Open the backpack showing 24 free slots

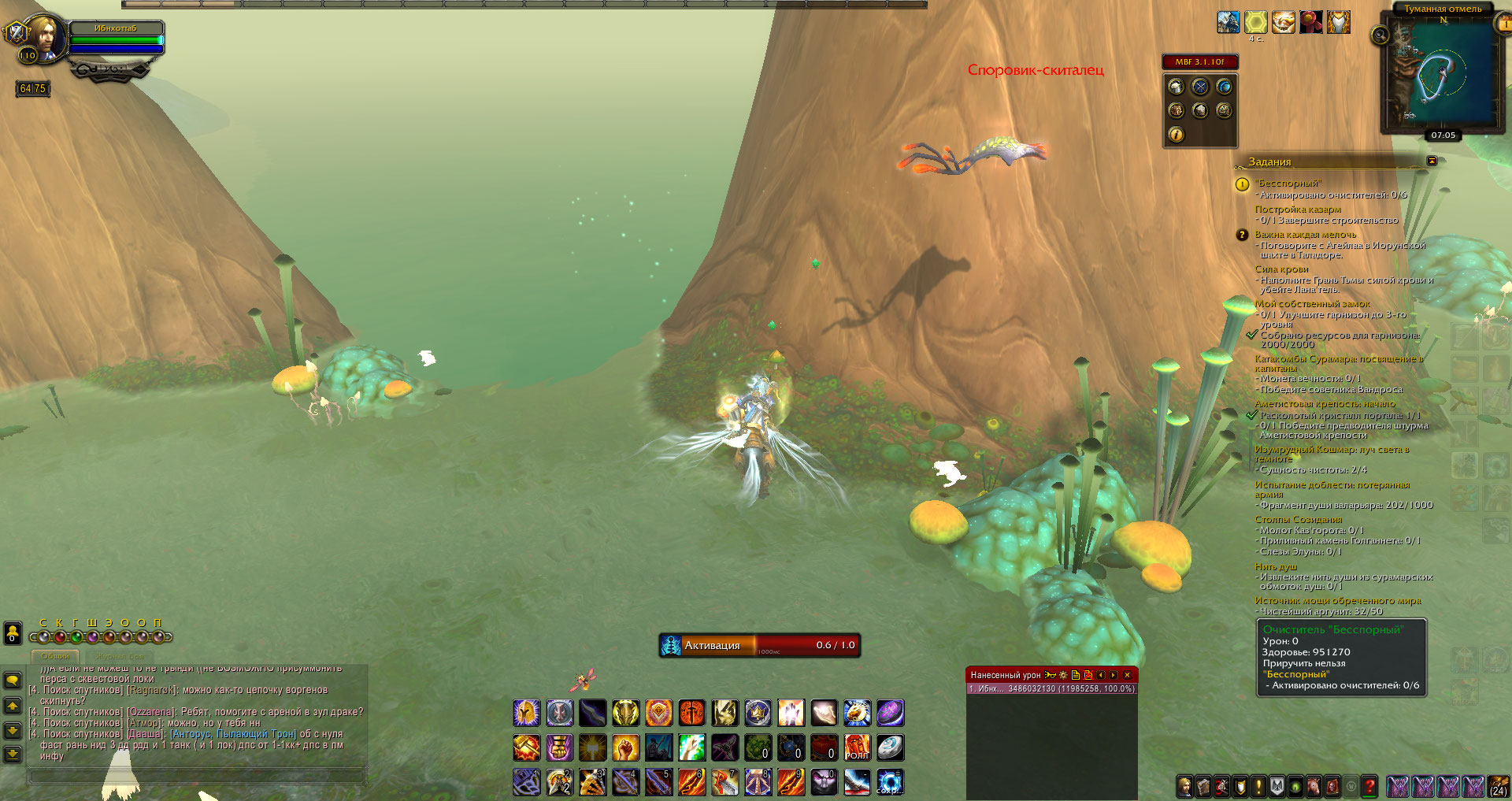click(1499, 786)
